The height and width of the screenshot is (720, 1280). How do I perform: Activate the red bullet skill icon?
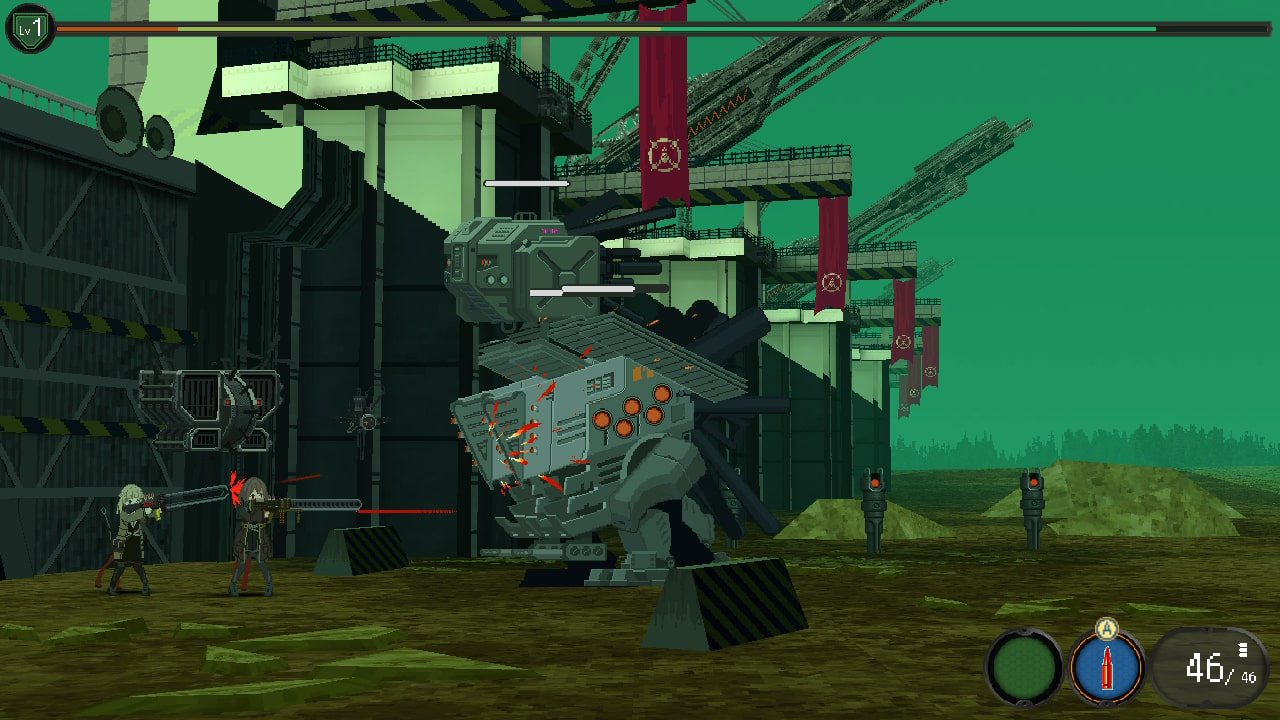point(1107,667)
